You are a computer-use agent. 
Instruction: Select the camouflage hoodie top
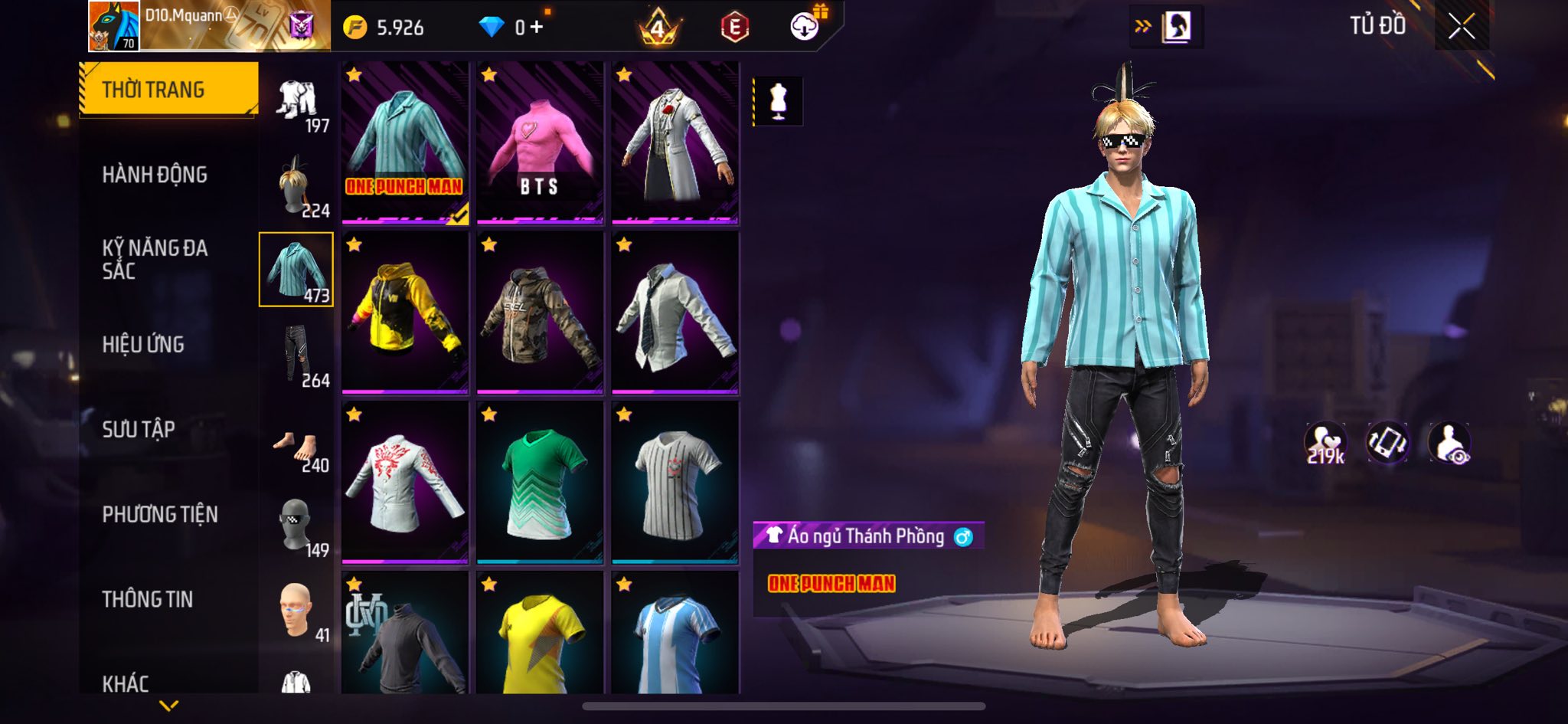[540, 313]
